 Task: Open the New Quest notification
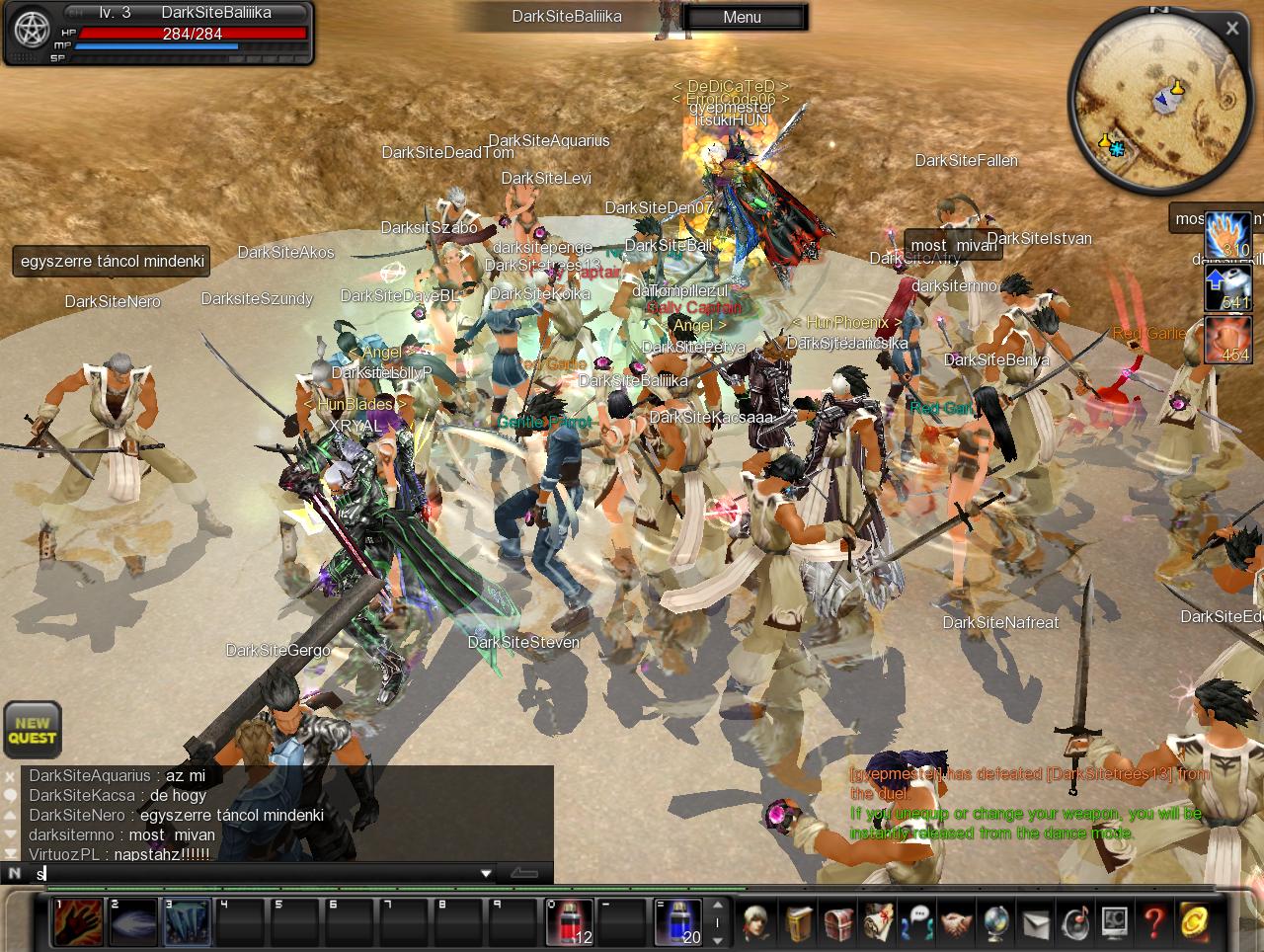tap(33, 730)
